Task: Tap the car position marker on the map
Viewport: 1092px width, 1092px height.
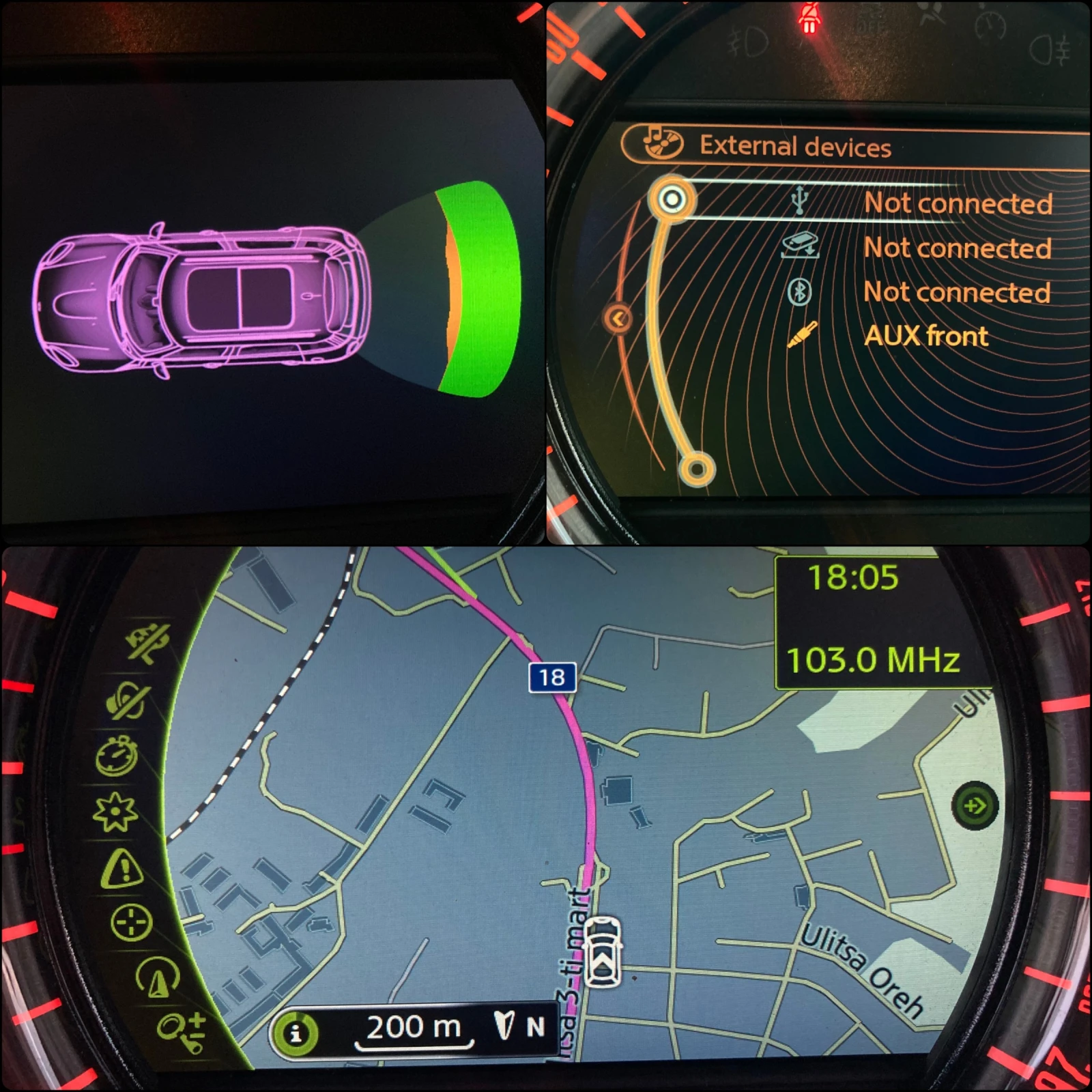Action: click(x=603, y=952)
